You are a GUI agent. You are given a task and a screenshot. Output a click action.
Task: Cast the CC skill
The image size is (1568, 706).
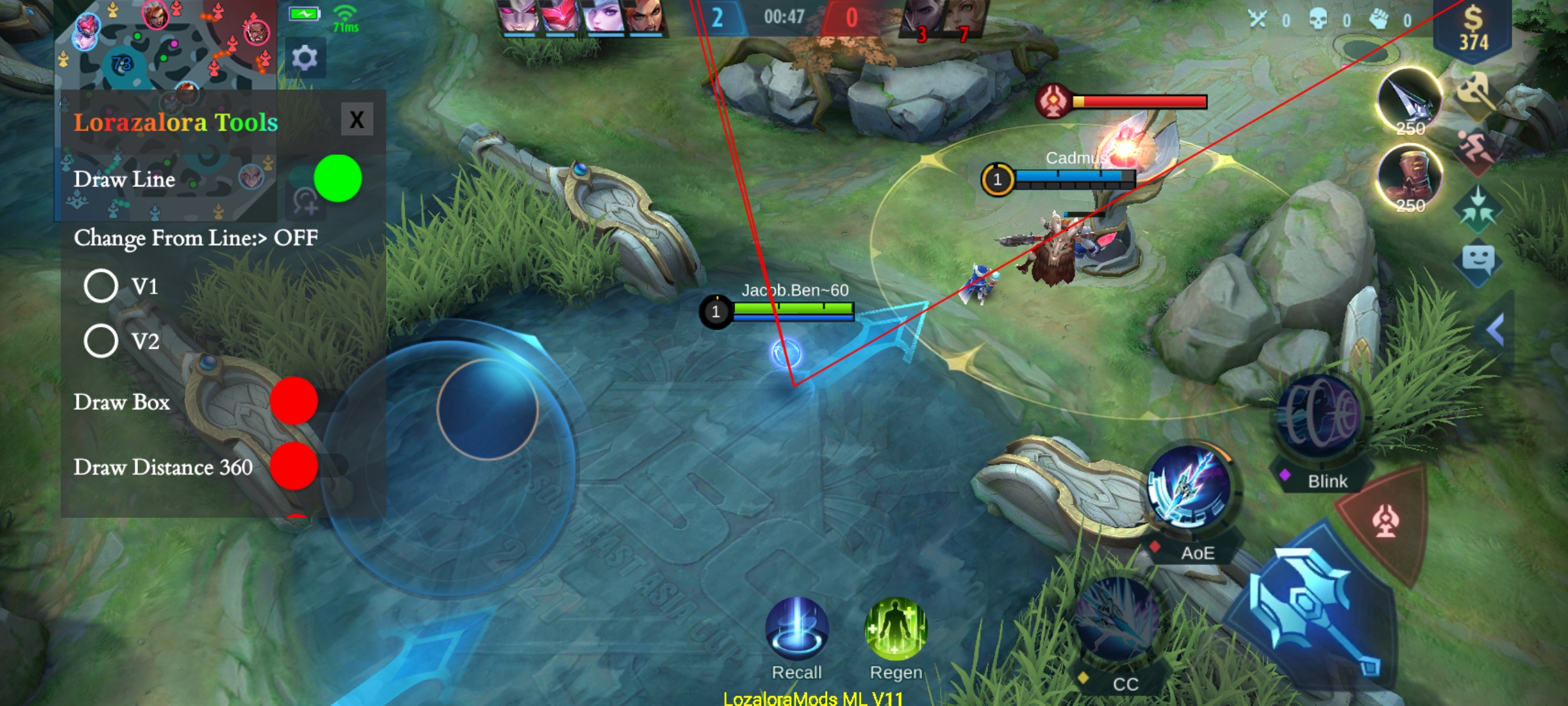[x=1116, y=621]
